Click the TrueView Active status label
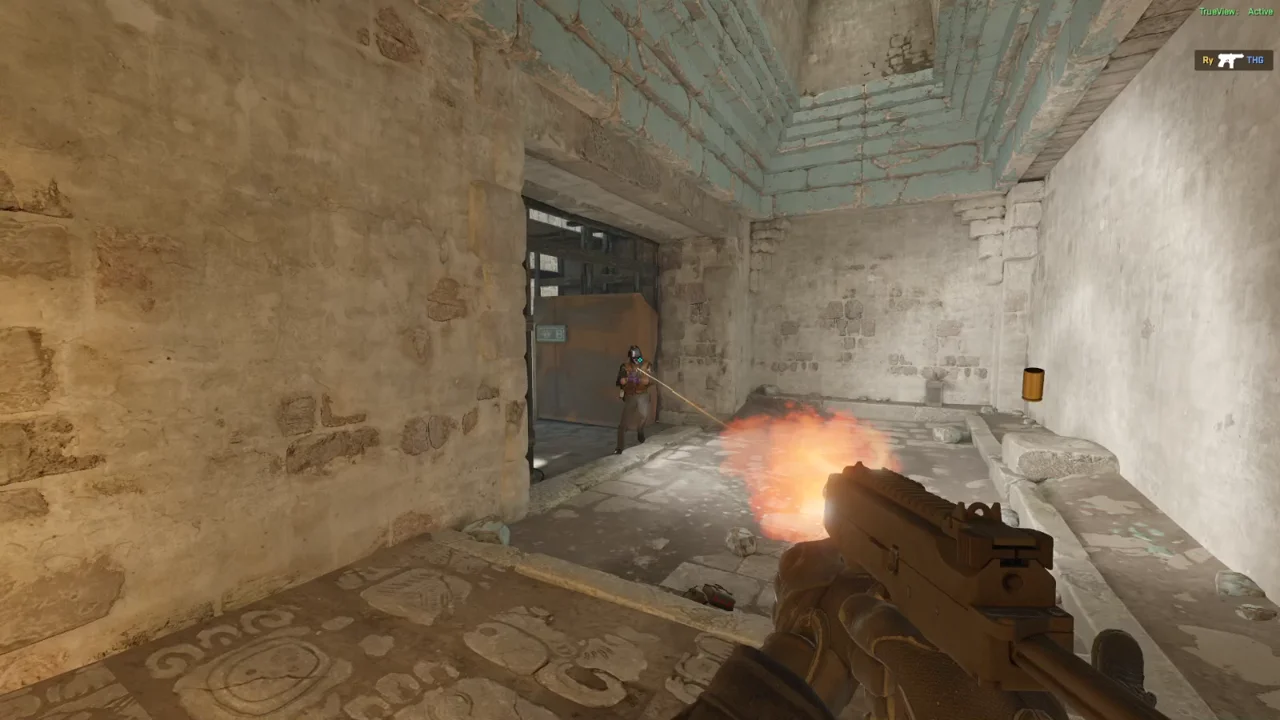Image resolution: width=1280 pixels, height=720 pixels. pyautogui.click(x=1236, y=11)
